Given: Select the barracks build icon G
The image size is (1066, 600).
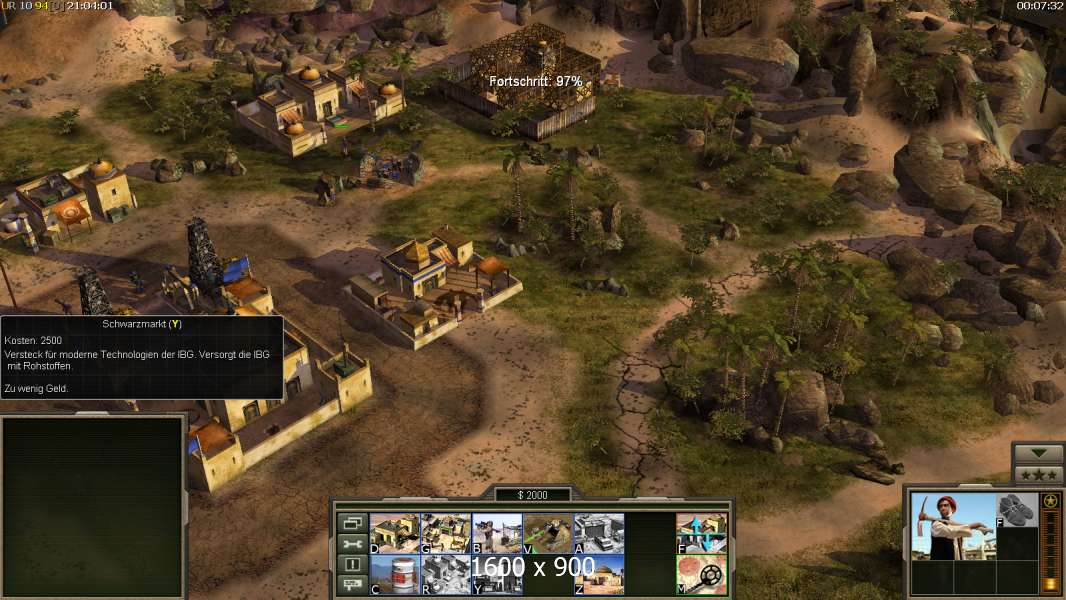Looking at the screenshot, I should pos(445,533).
